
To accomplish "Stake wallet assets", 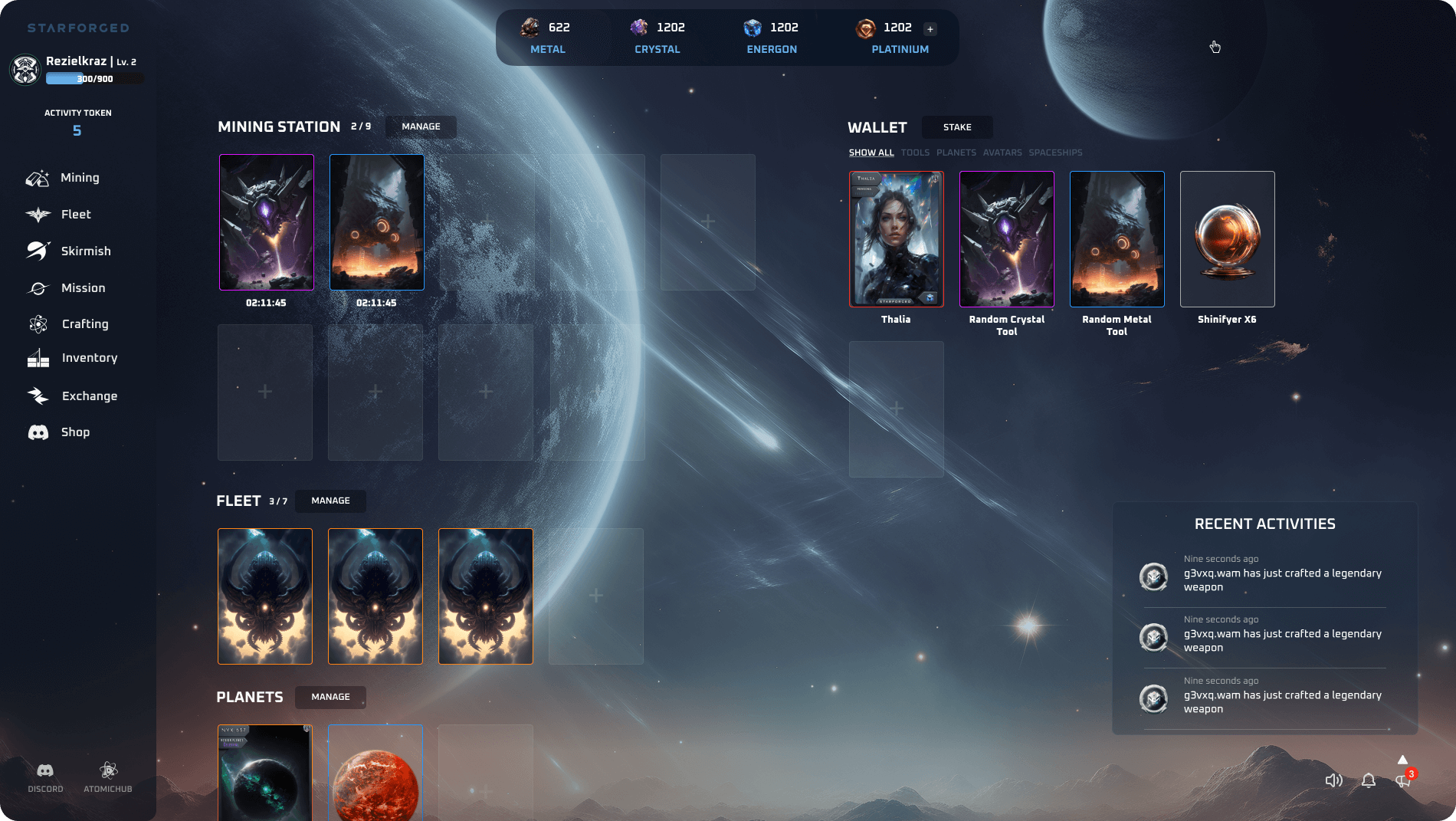I will click(x=956, y=127).
